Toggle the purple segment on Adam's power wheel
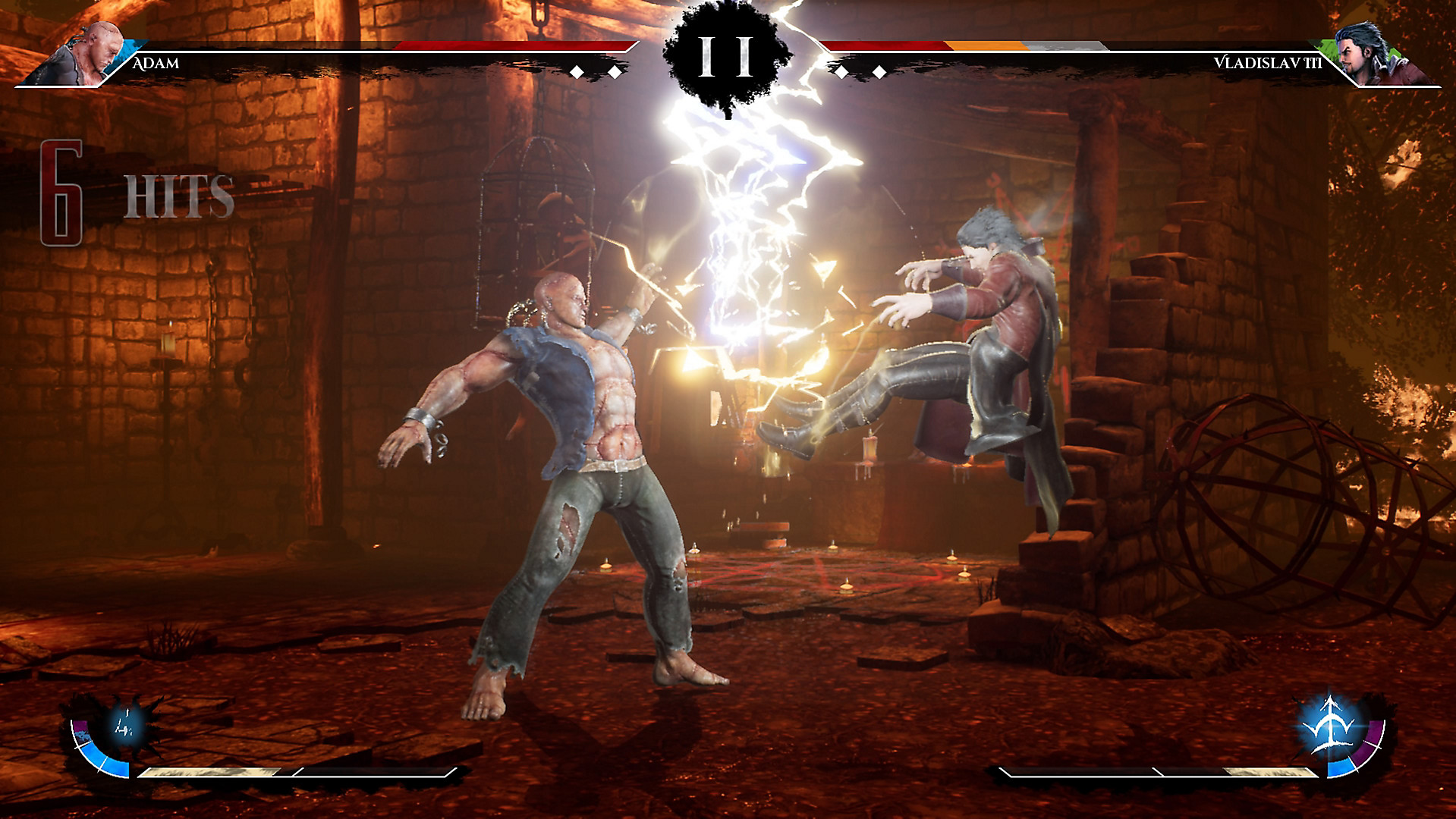This screenshot has height=819, width=1456. (x=80, y=728)
